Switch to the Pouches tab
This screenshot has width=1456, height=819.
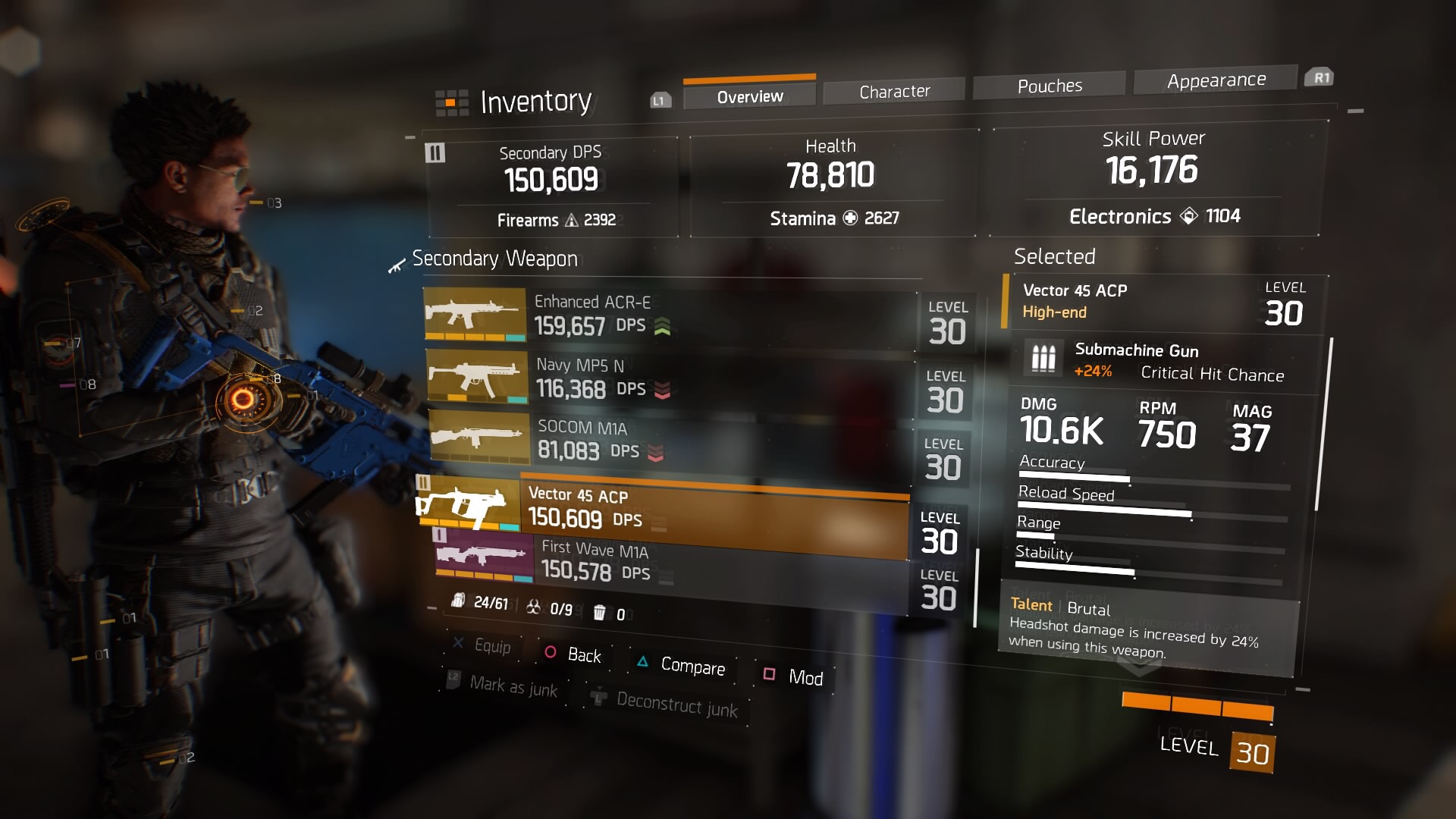(x=1050, y=86)
